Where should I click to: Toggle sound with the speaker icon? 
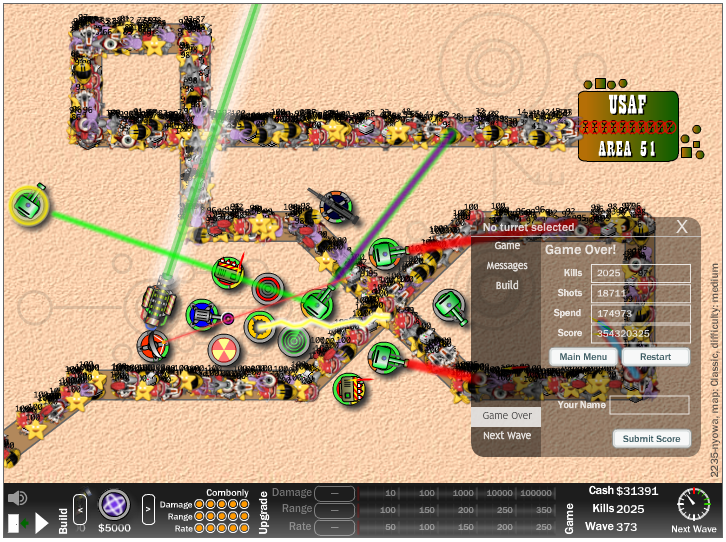click(x=17, y=498)
